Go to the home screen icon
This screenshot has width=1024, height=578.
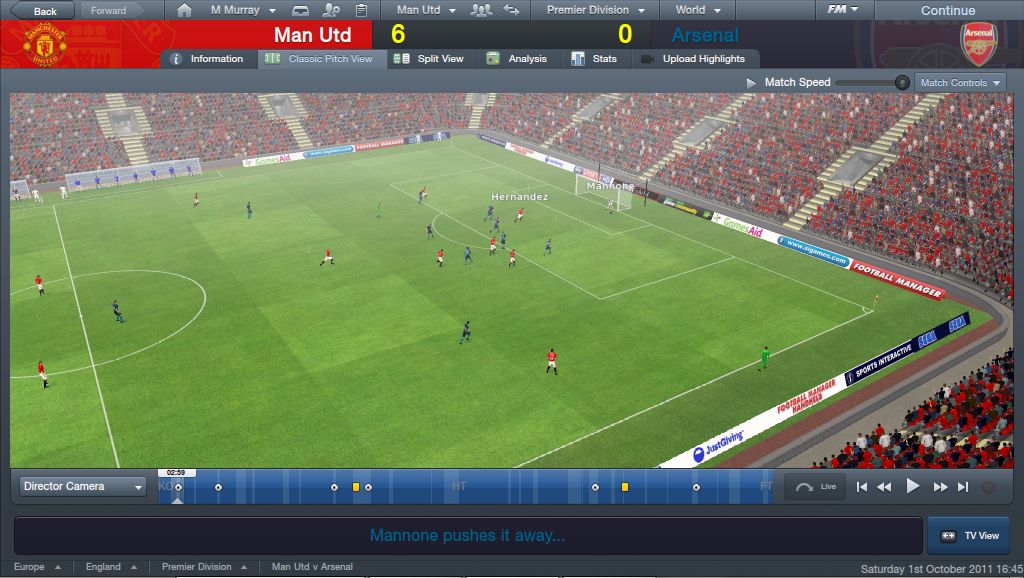tap(184, 10)
